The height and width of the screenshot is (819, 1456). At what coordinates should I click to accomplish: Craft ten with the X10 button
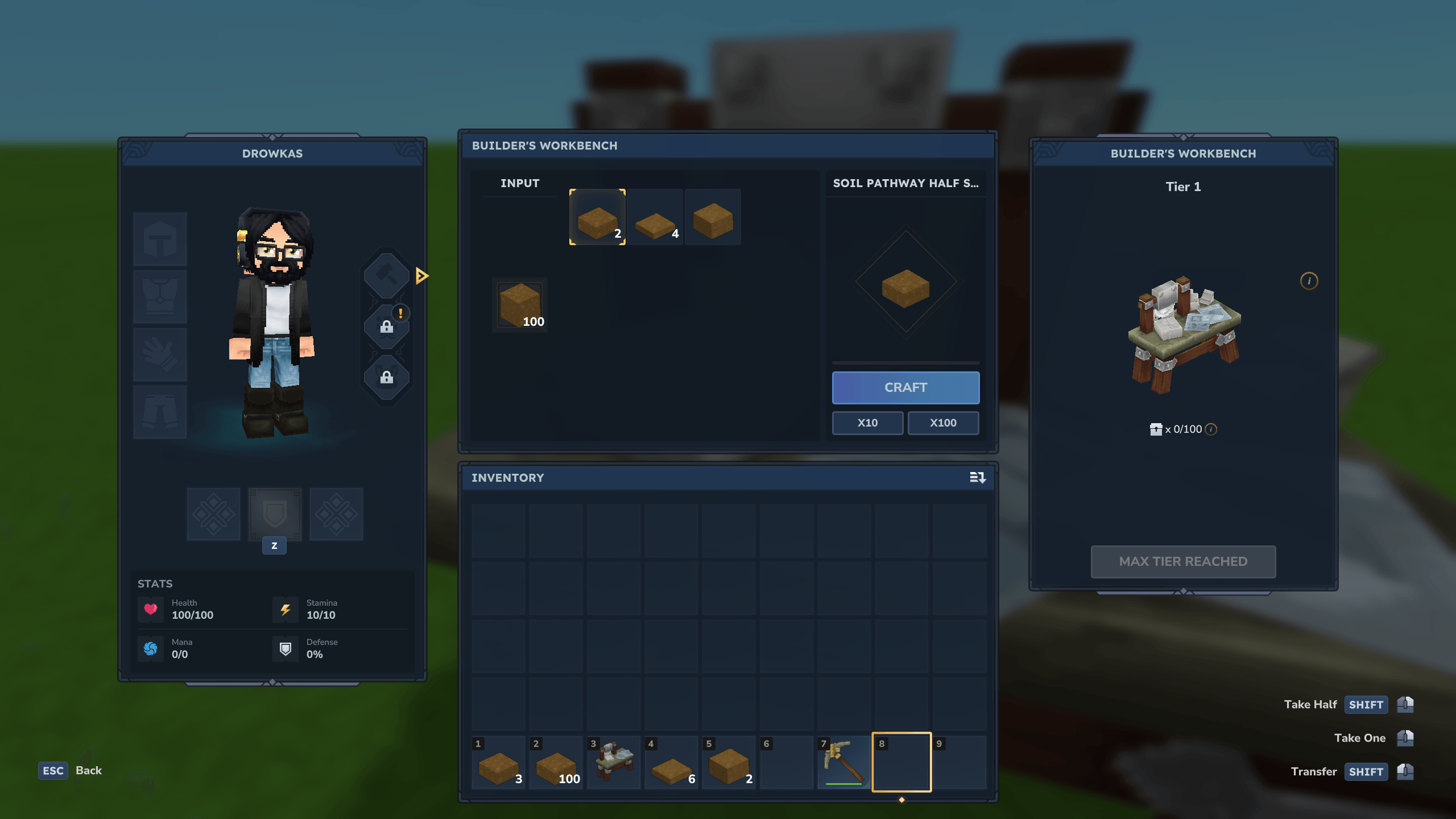pyautogui.click(x=867, y=423)
